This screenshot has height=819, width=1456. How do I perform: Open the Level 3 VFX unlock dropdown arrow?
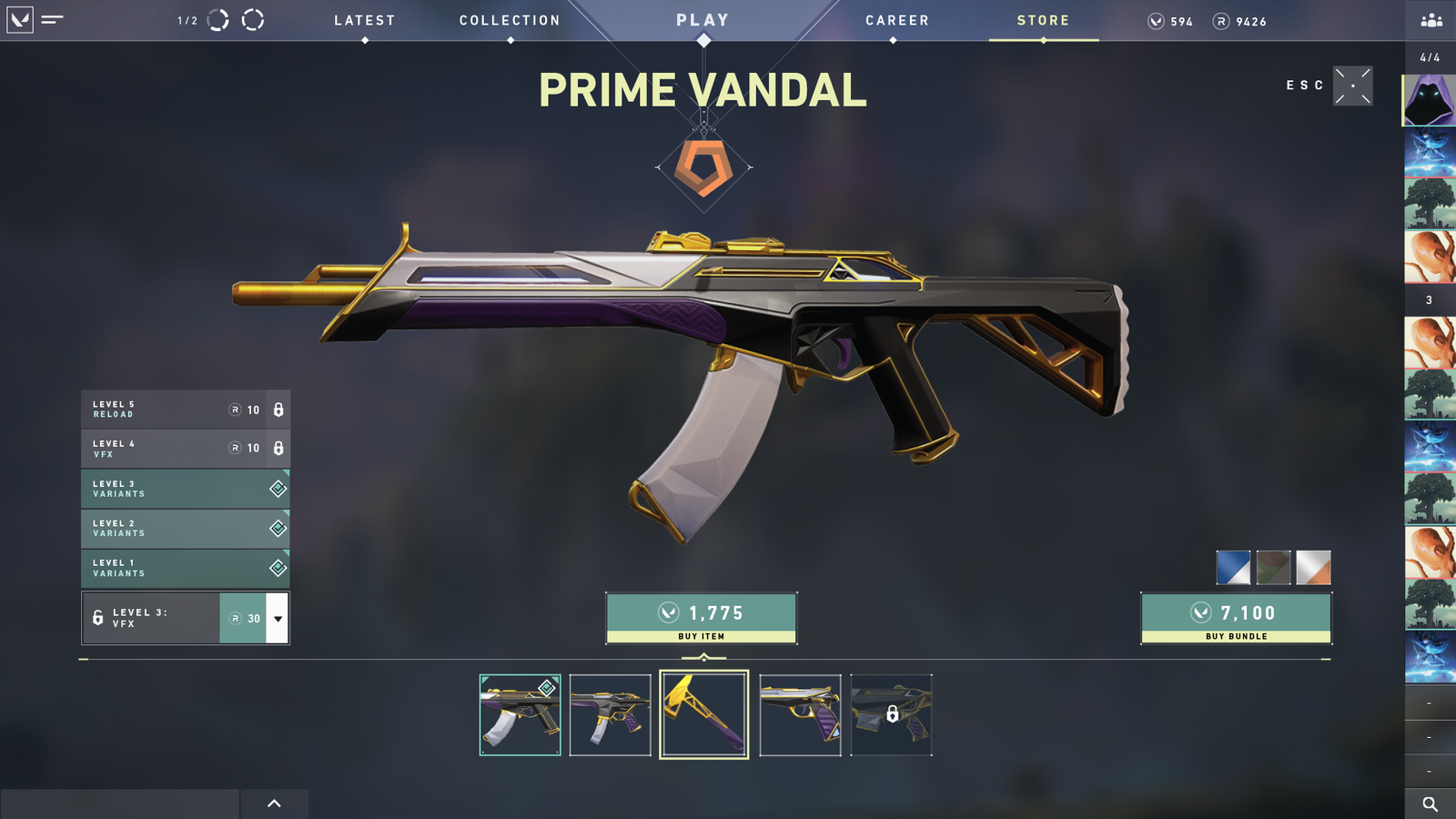278,619
